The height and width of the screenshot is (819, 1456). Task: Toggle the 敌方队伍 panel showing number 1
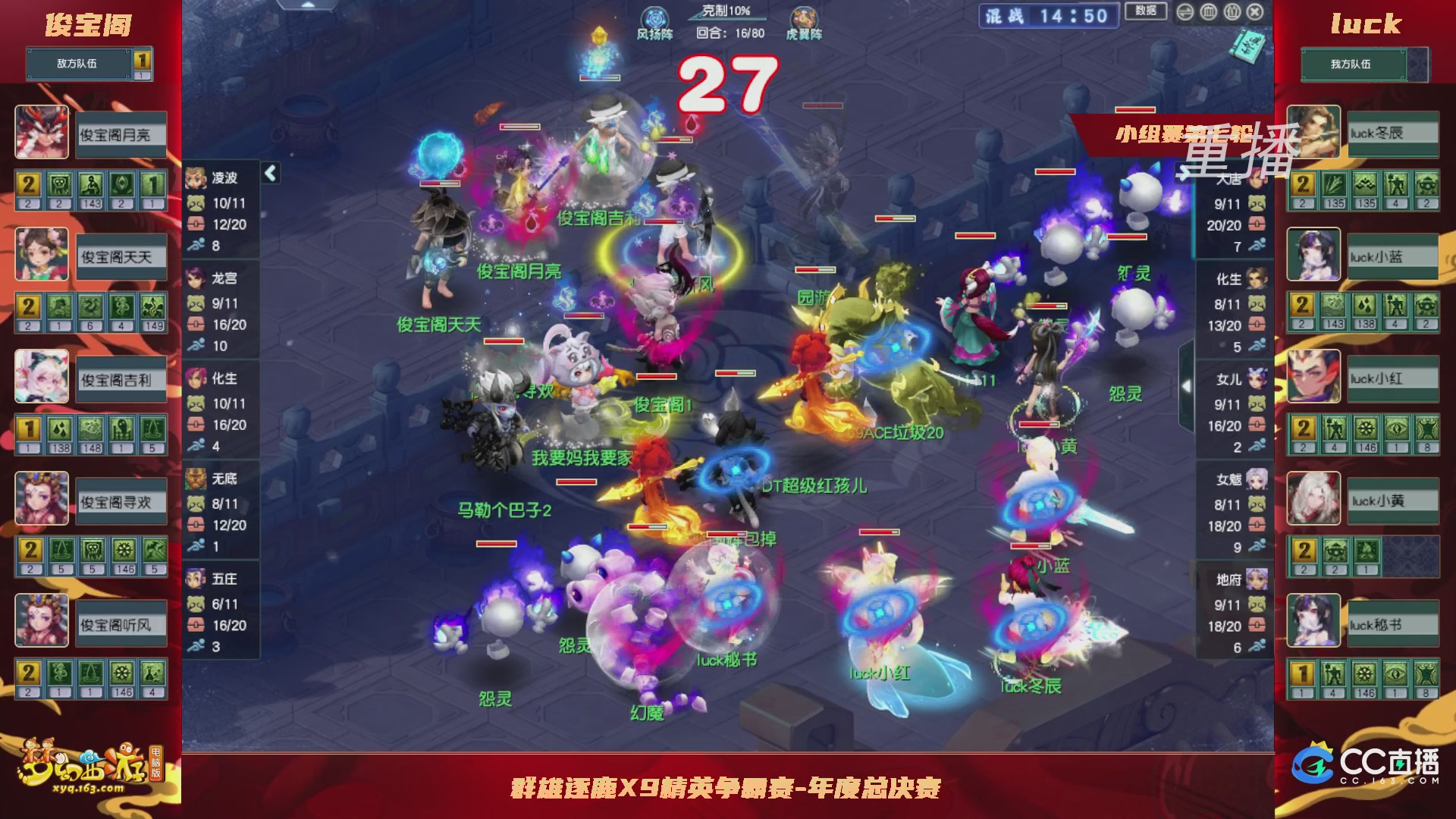[76, 64]
